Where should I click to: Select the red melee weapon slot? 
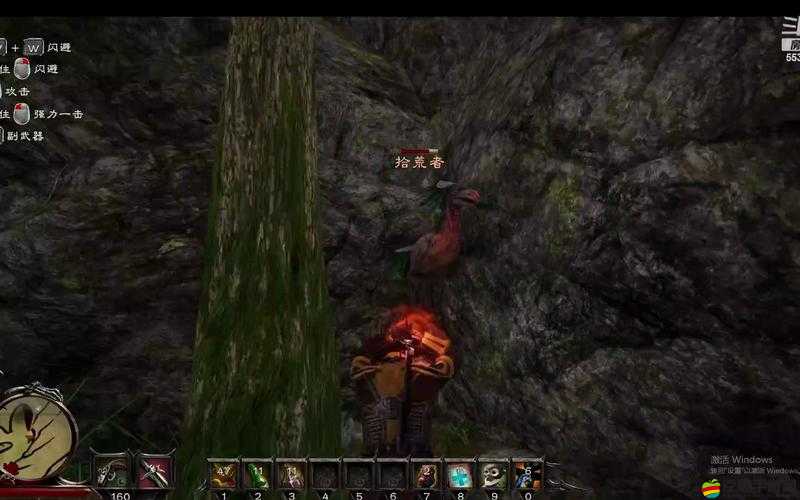[154, 473]
